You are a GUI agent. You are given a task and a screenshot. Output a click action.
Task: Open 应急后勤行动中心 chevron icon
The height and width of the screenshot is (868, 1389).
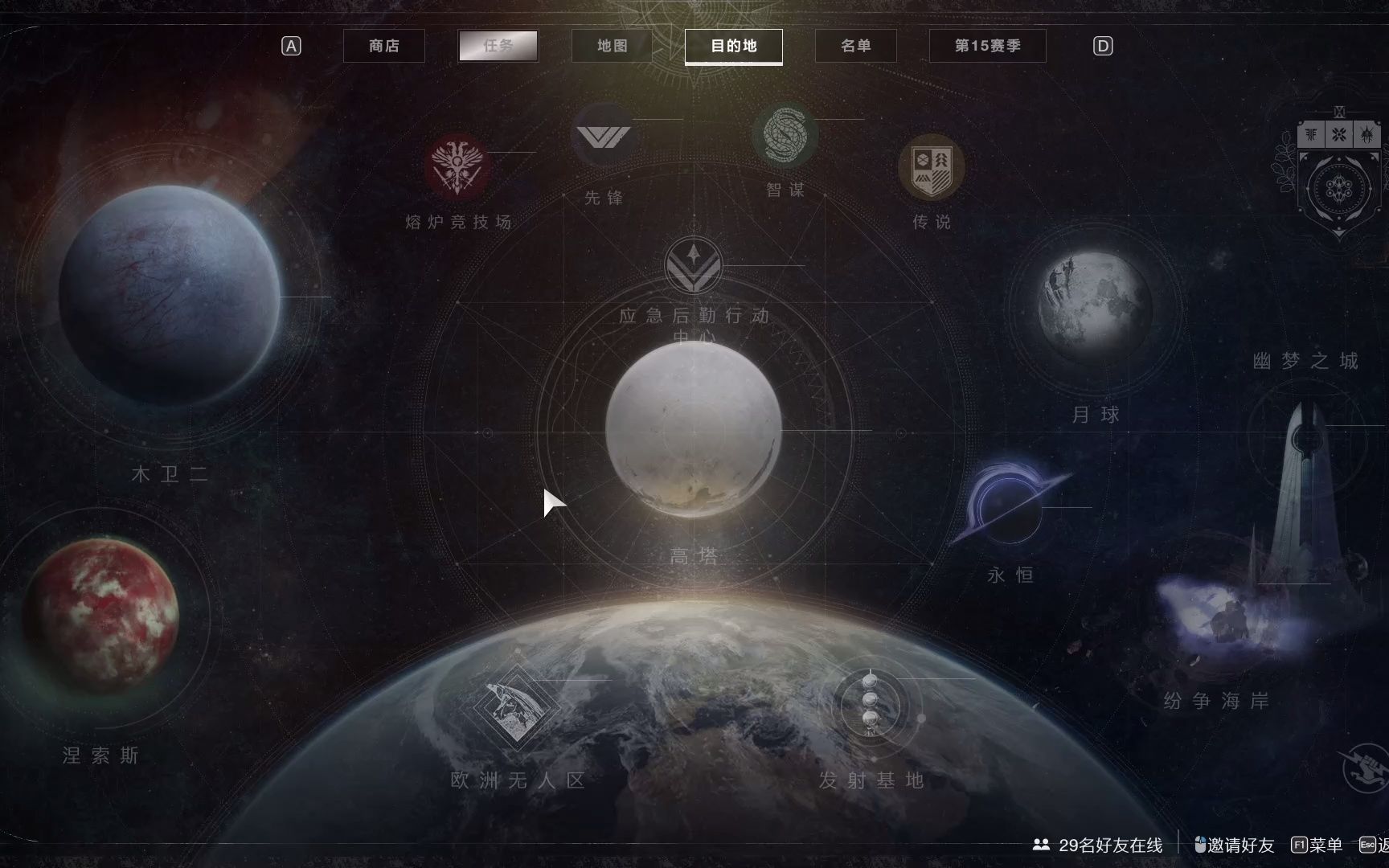693,265
